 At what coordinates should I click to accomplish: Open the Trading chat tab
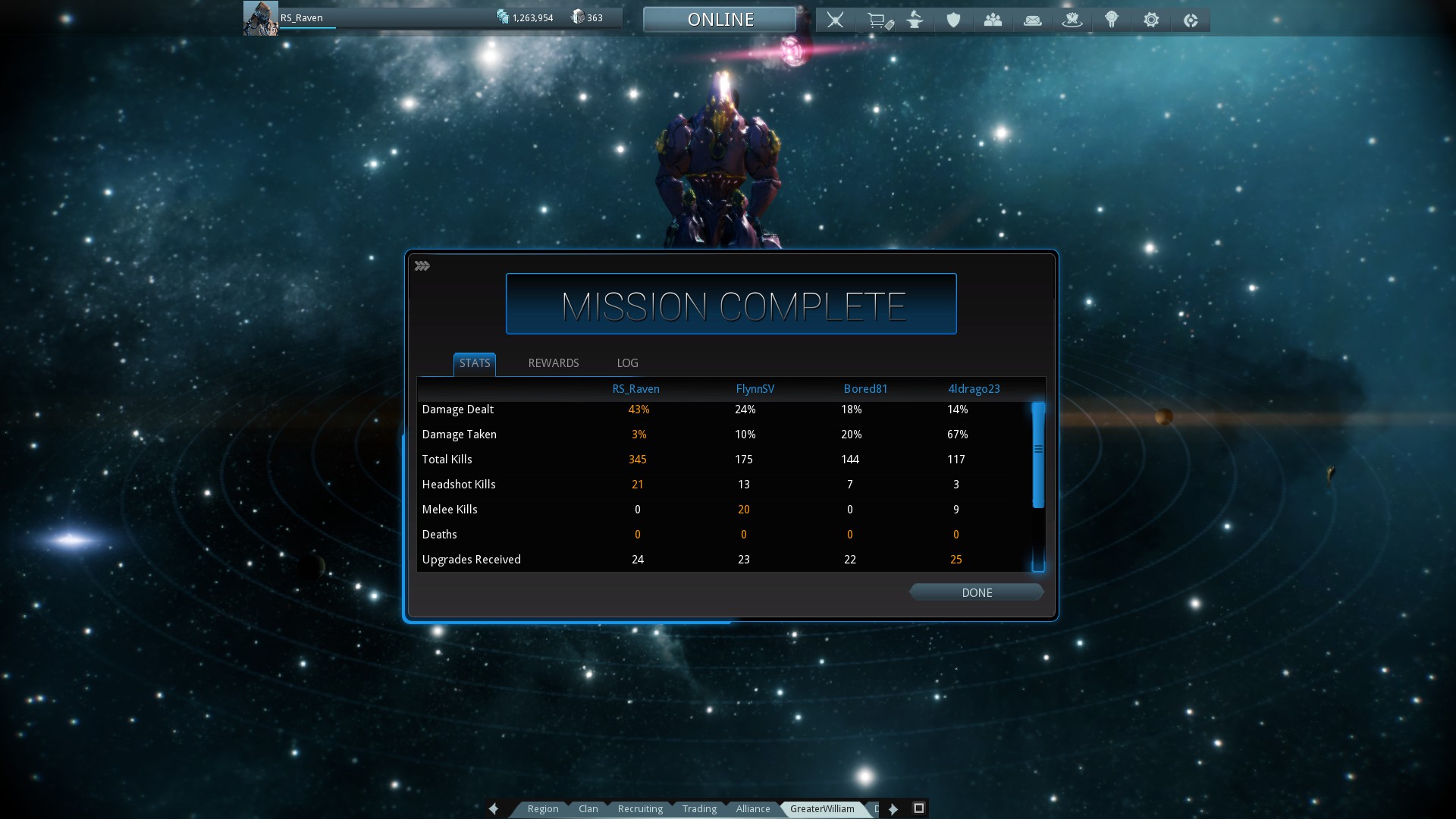699,808
